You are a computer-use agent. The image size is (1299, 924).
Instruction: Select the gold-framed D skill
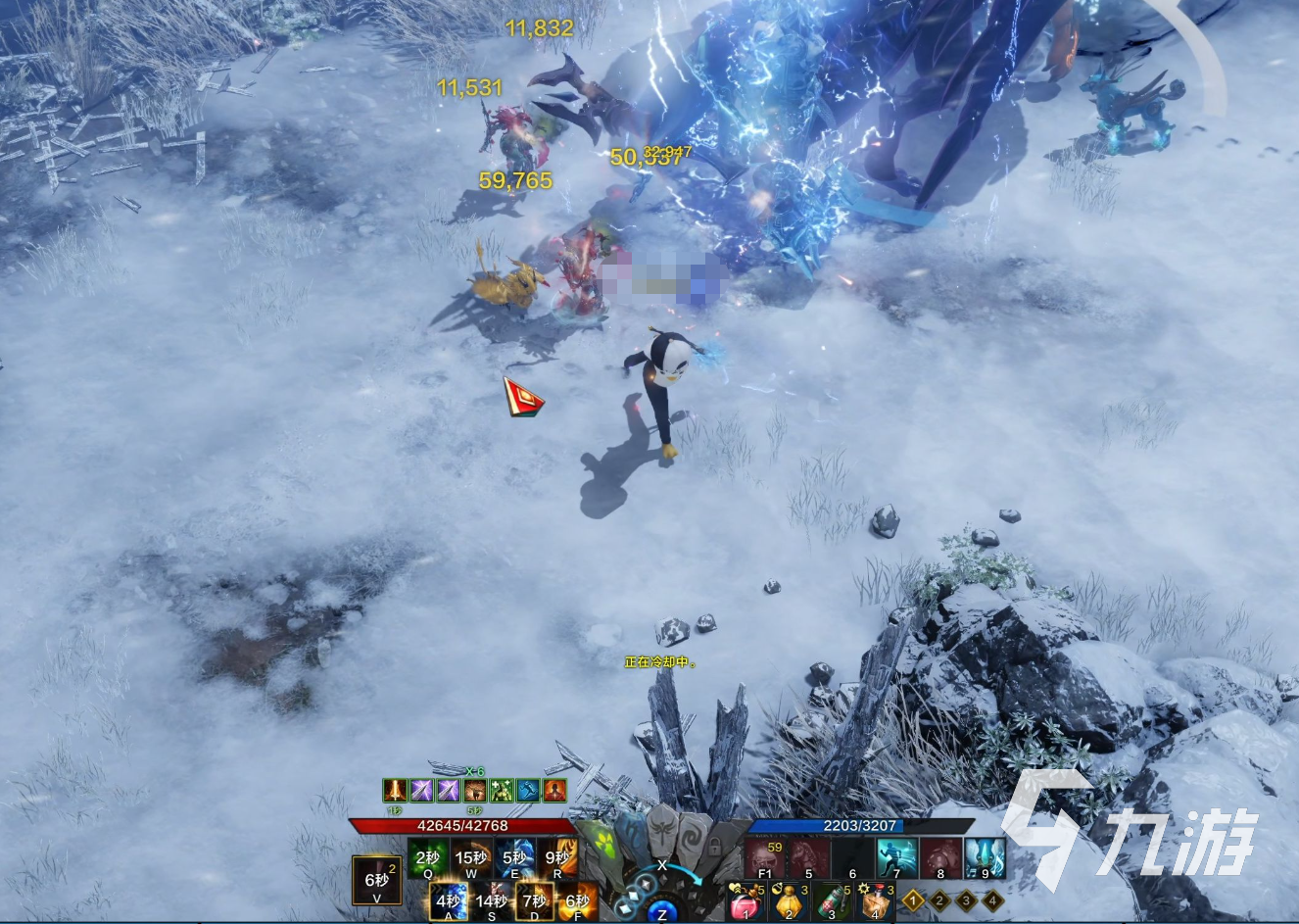pyautogui.click(x=535, y=901)
